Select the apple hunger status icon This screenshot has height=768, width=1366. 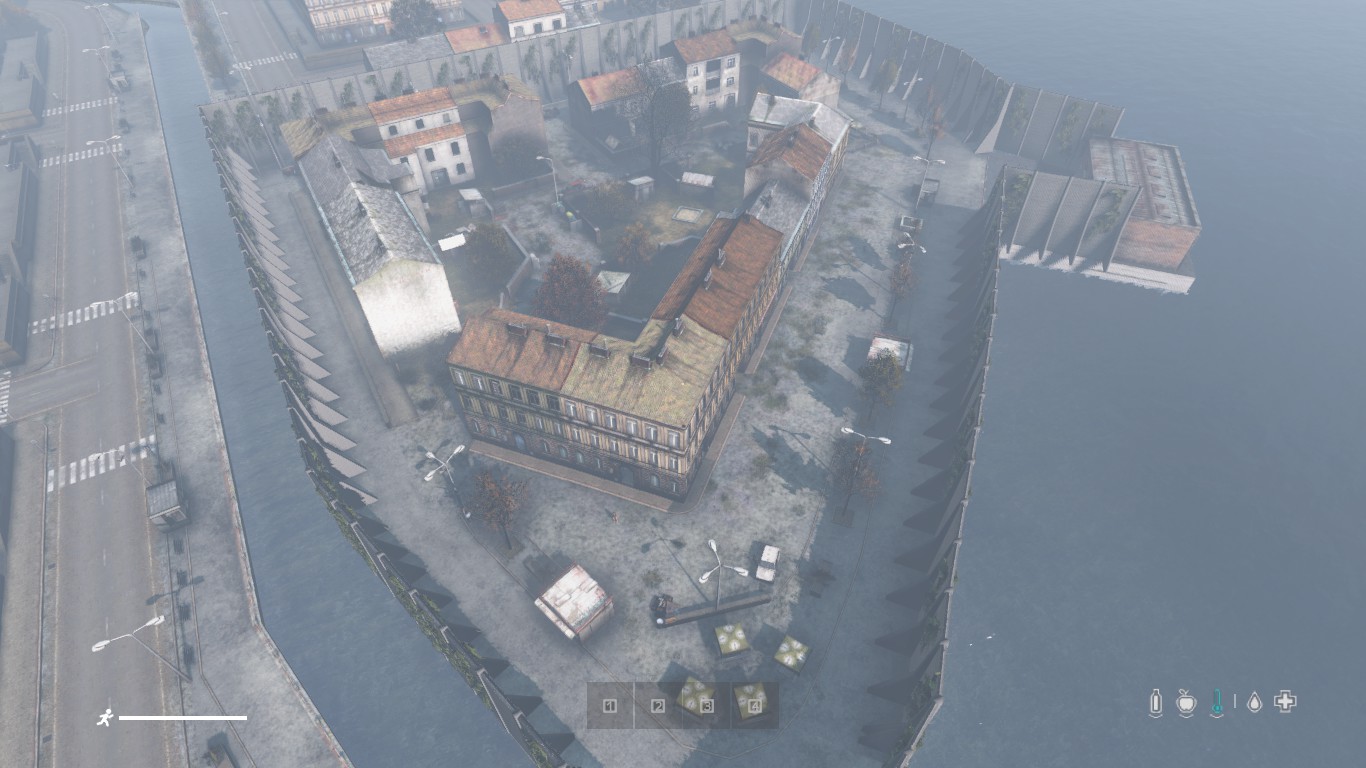tap(1186, 702)
